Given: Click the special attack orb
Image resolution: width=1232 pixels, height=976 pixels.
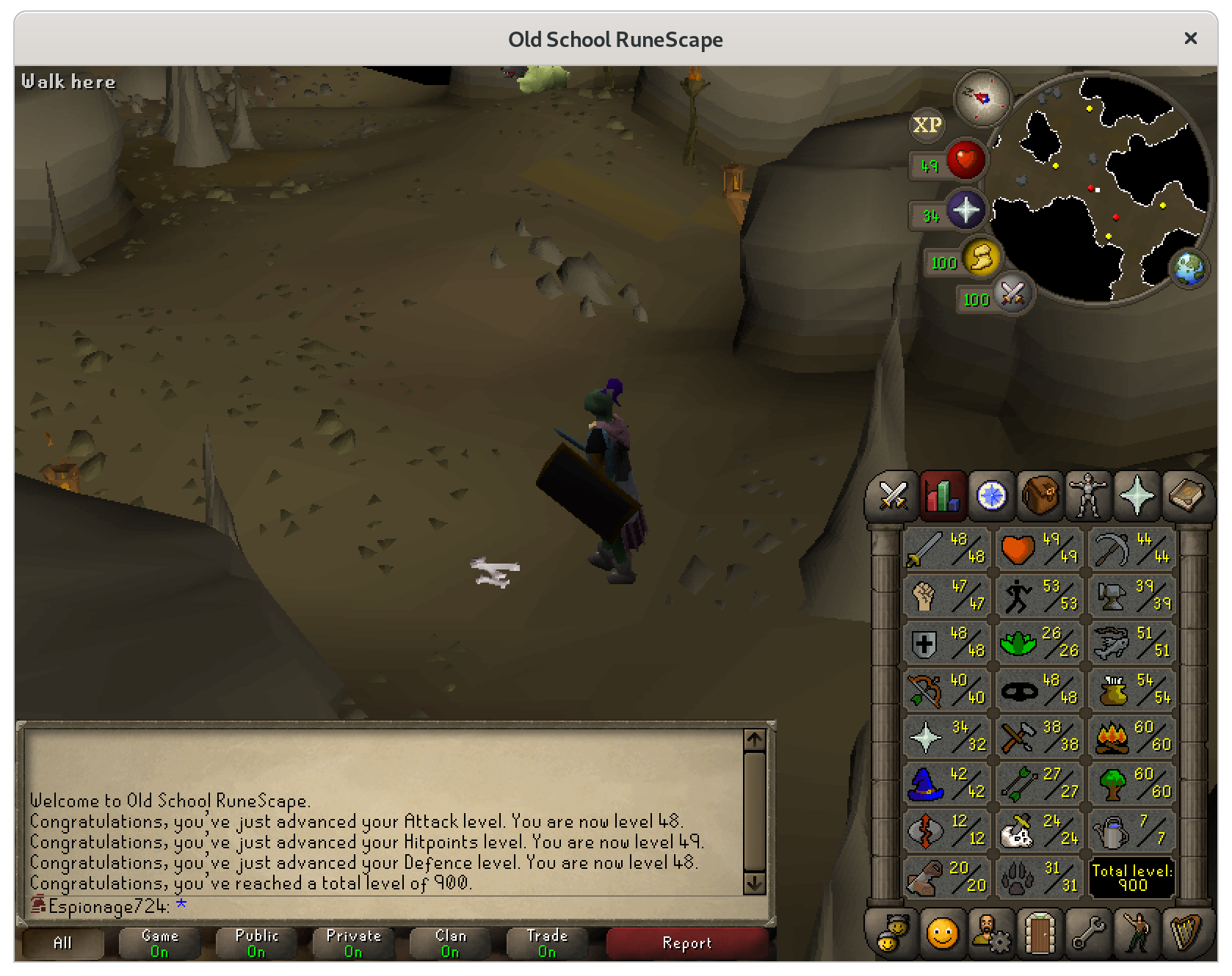Looking at the screenshot, I should click(x=1012, y=296).
